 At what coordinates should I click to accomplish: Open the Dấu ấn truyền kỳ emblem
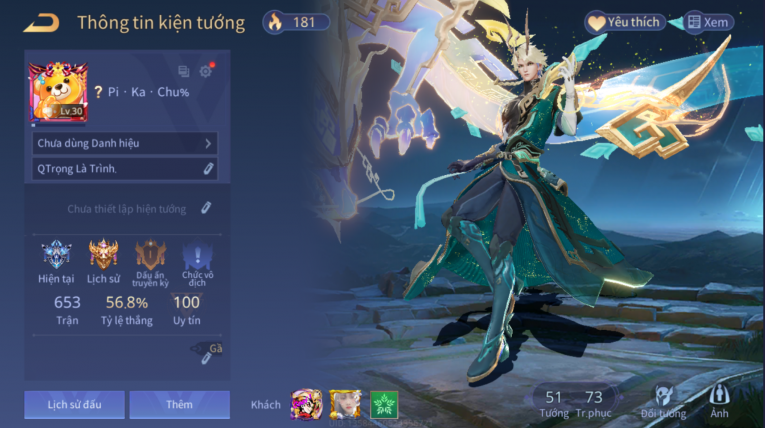click(x=150, y=255)
